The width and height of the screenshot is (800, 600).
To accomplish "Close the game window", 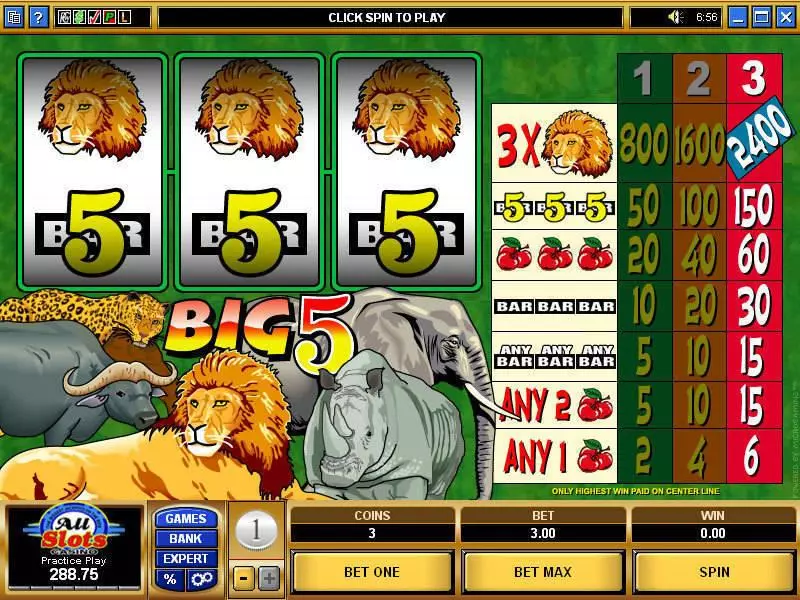I will [784, 17].
